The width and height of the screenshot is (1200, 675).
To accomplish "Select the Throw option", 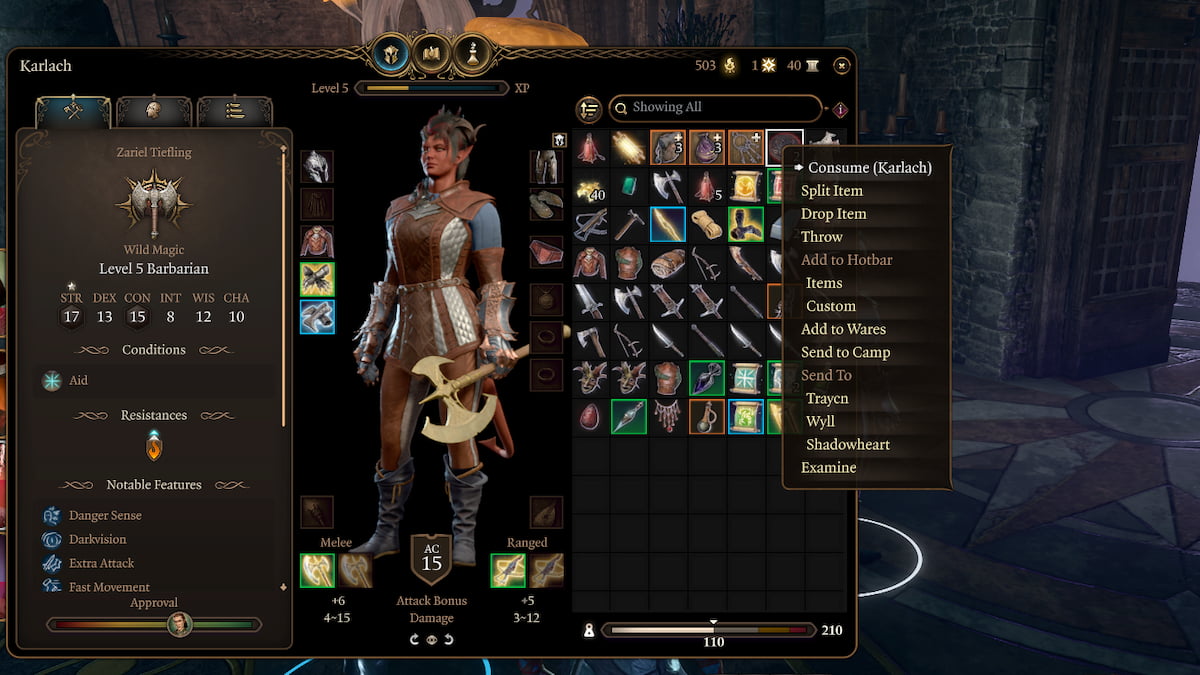I will (x=822, y=236).
